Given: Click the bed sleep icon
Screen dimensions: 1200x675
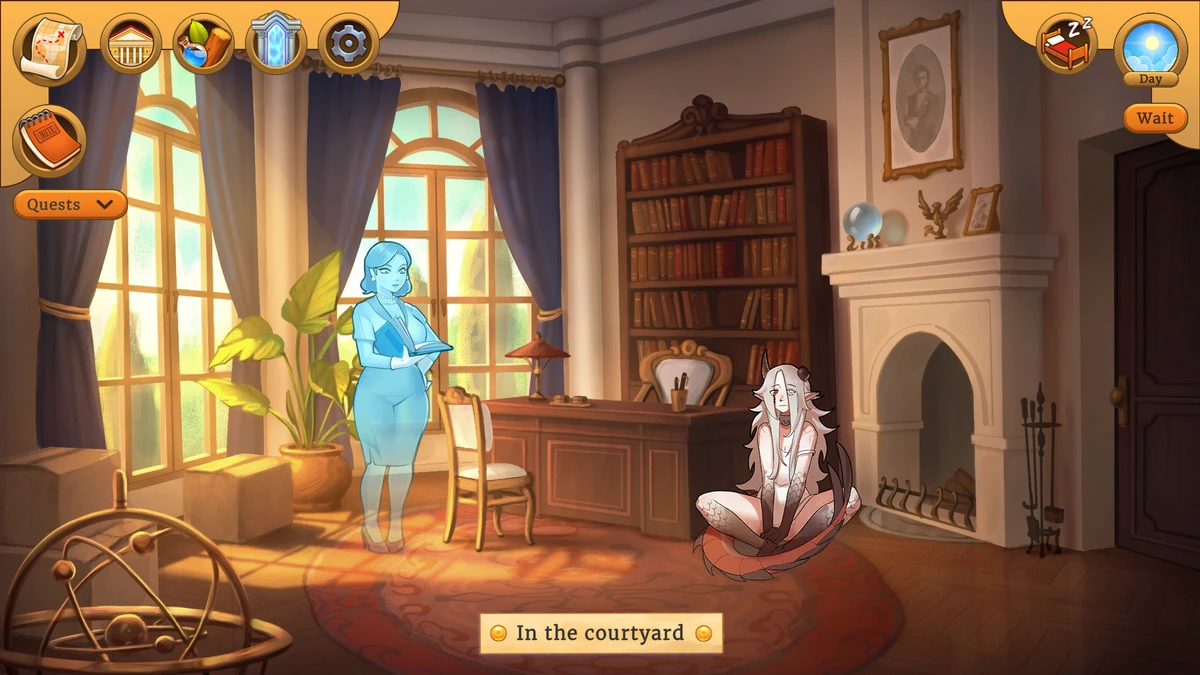Looking at the screenshot, I should click(1067, 45).
